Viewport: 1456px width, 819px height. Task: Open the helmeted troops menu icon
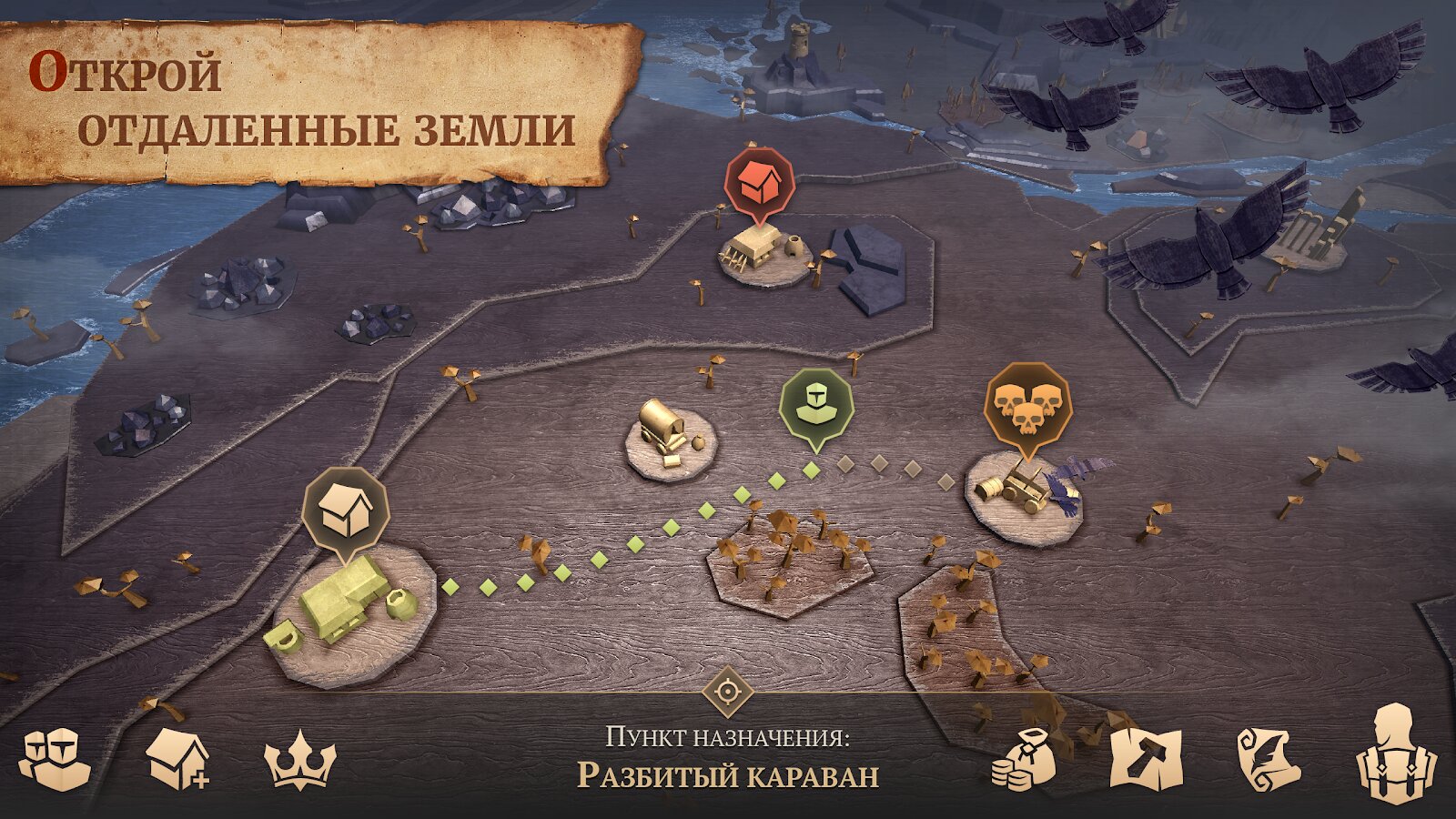pos(56,758)
